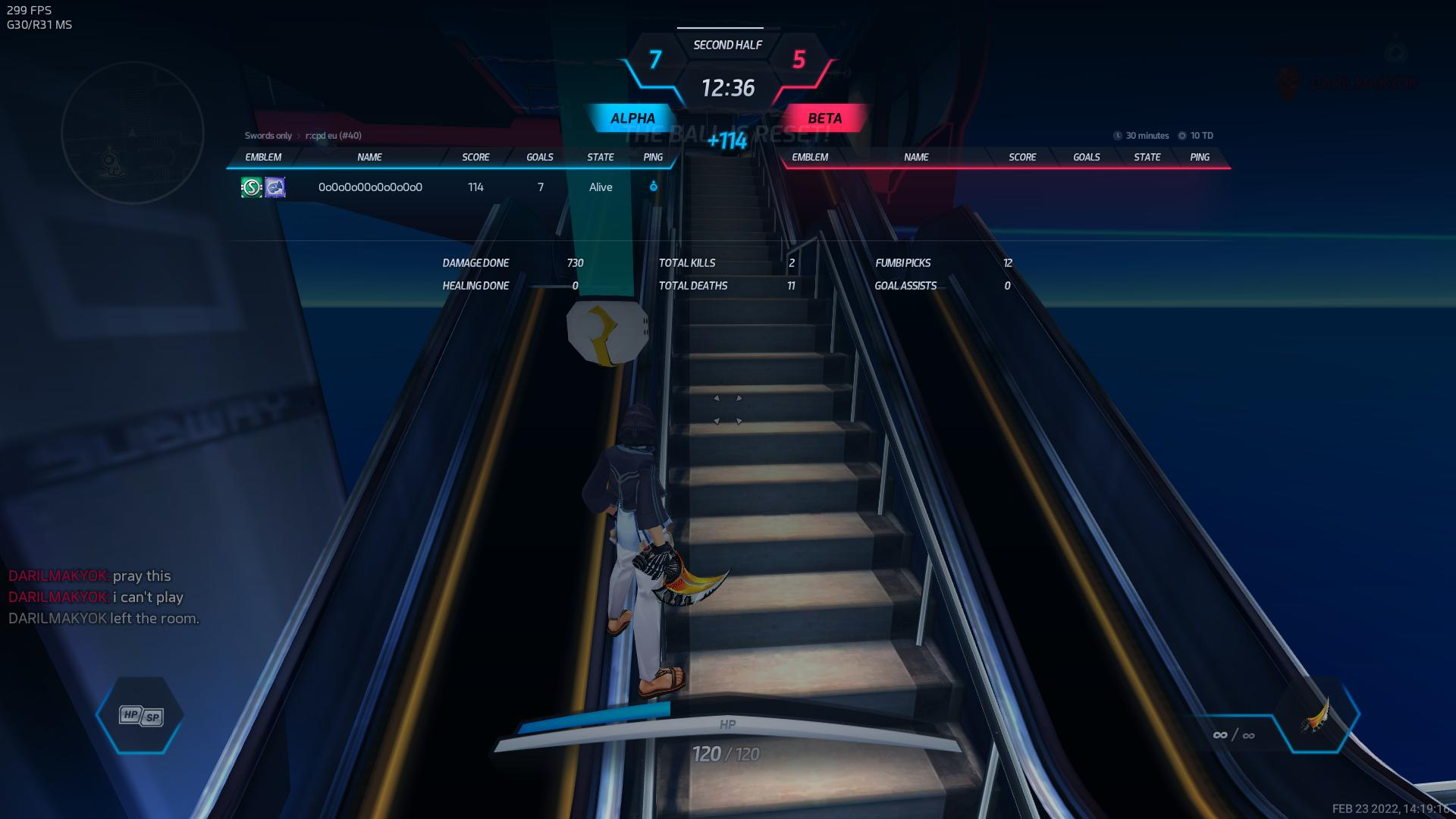
Task: Click the purple emblem in the Alpha row
Action: (x=275, y=187)
